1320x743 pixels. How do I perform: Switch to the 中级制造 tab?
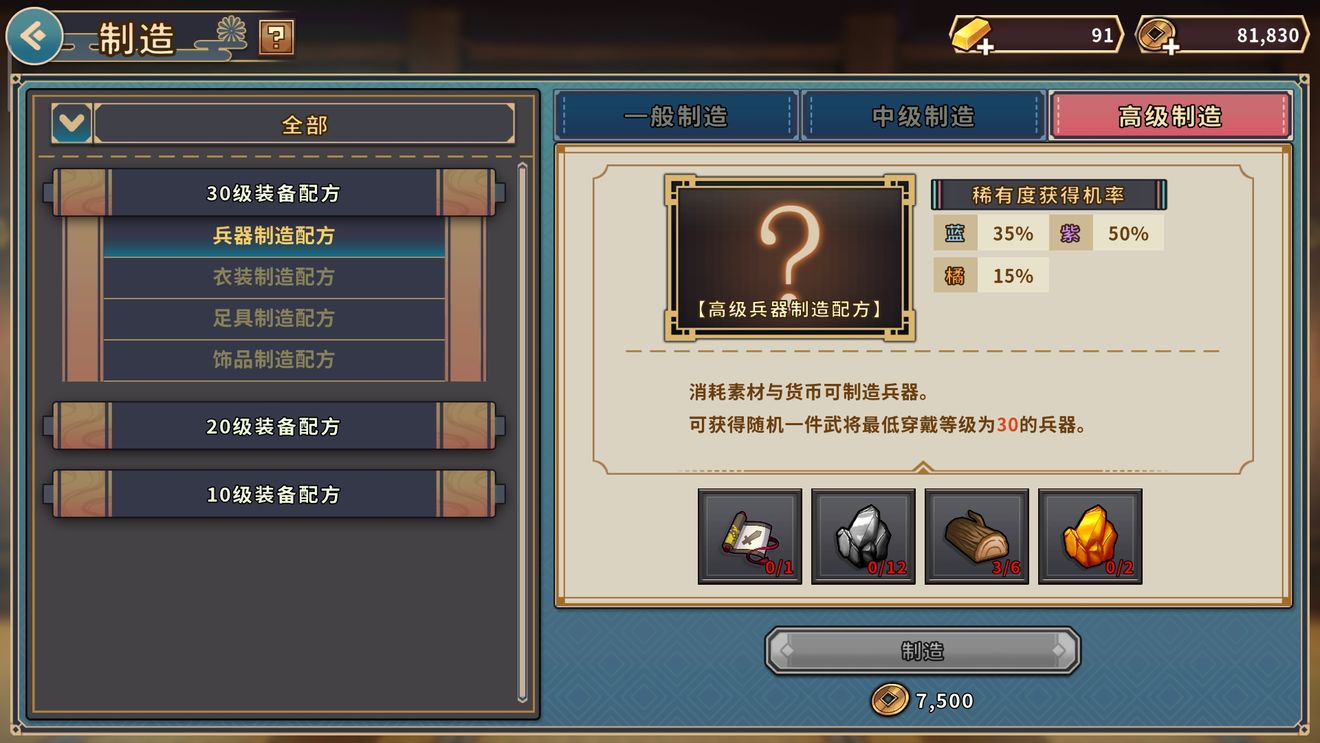tap(923, 115)
